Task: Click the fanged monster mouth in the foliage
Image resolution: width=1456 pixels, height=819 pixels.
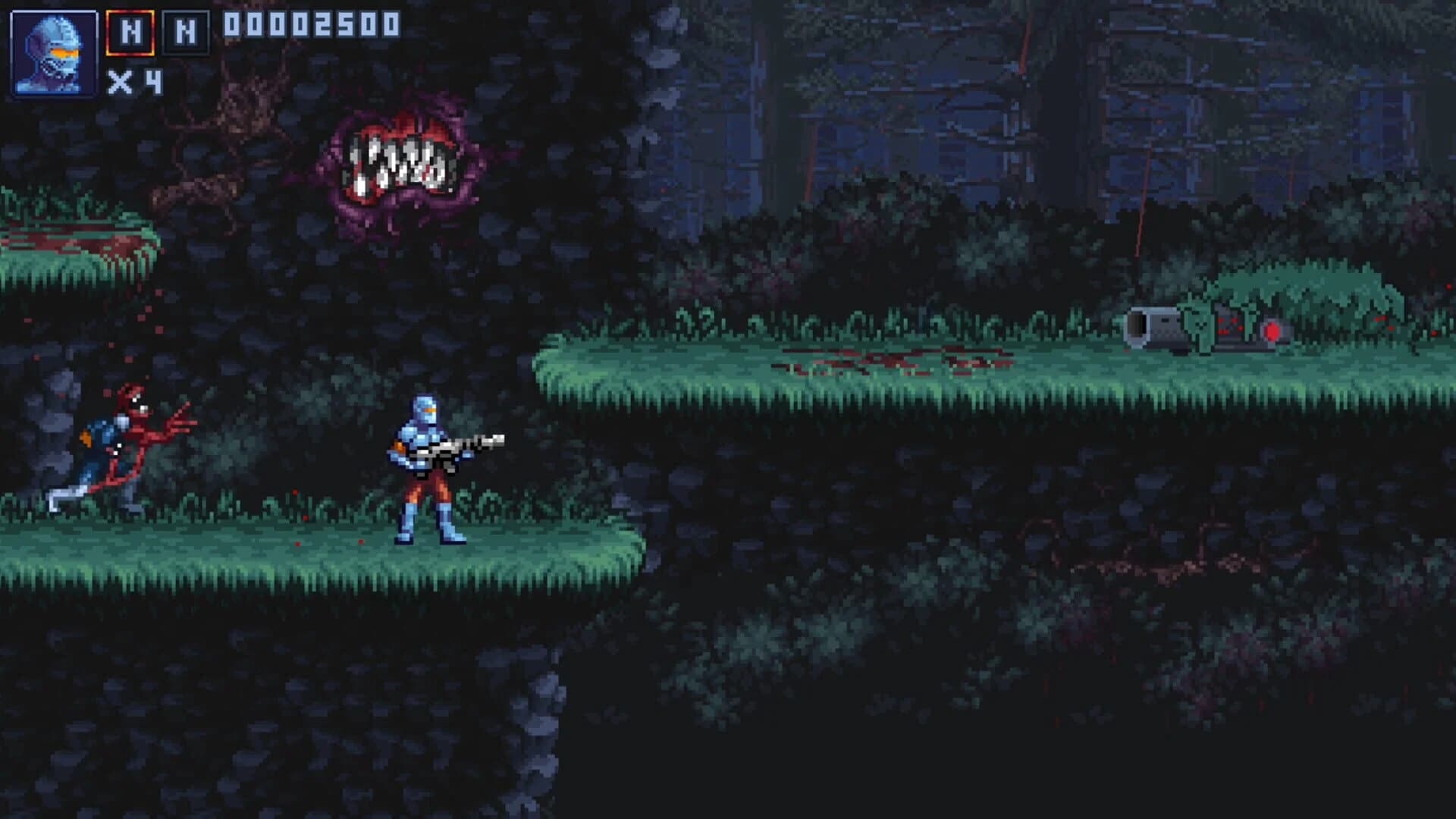Action: pos(394,159)
